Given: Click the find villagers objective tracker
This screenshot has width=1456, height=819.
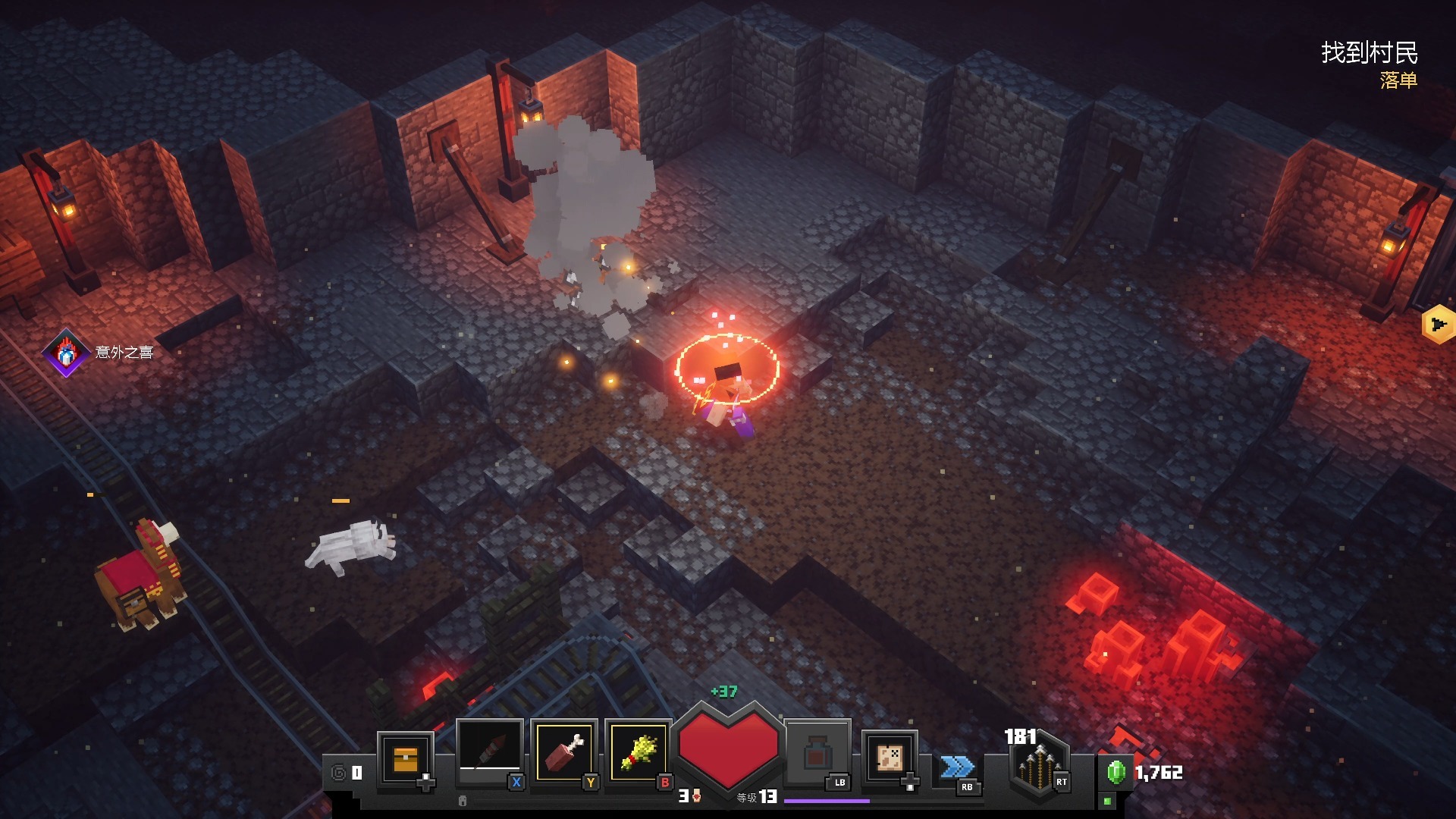Looking at the screenshot, I should coord(1369,53).
